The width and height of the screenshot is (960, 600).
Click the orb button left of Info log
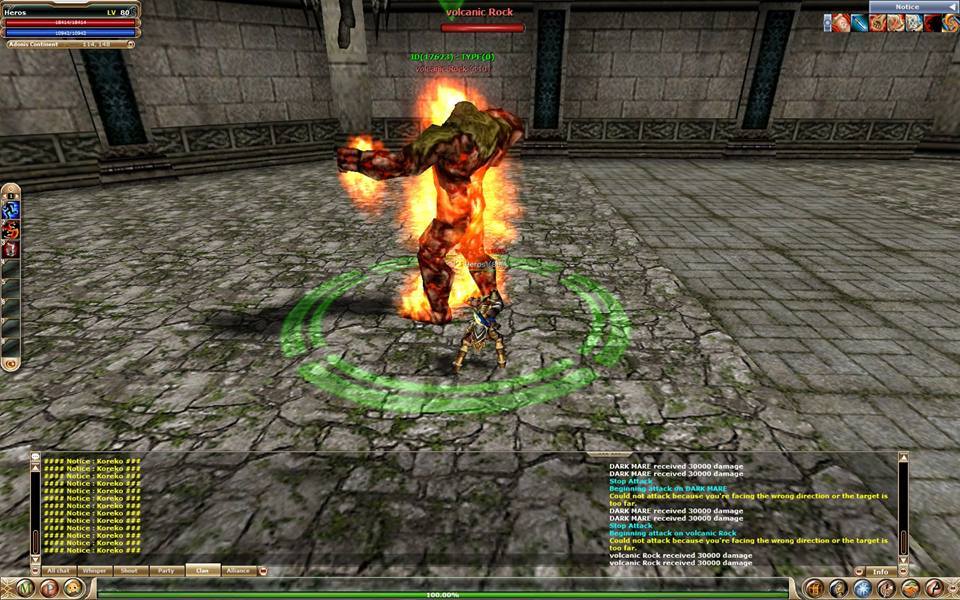click(x=857, y=572)
